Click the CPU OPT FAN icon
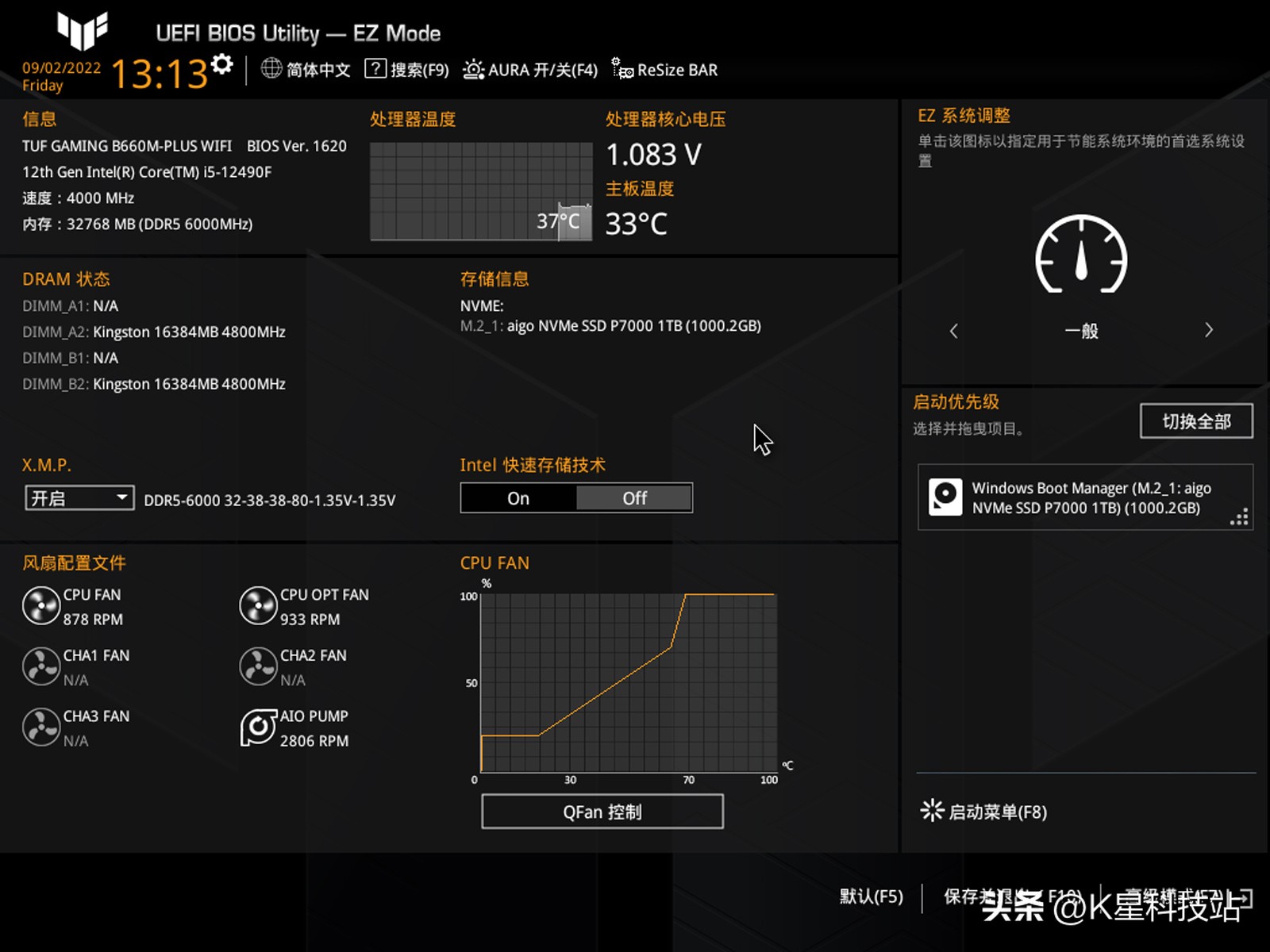 coord(257,606)
